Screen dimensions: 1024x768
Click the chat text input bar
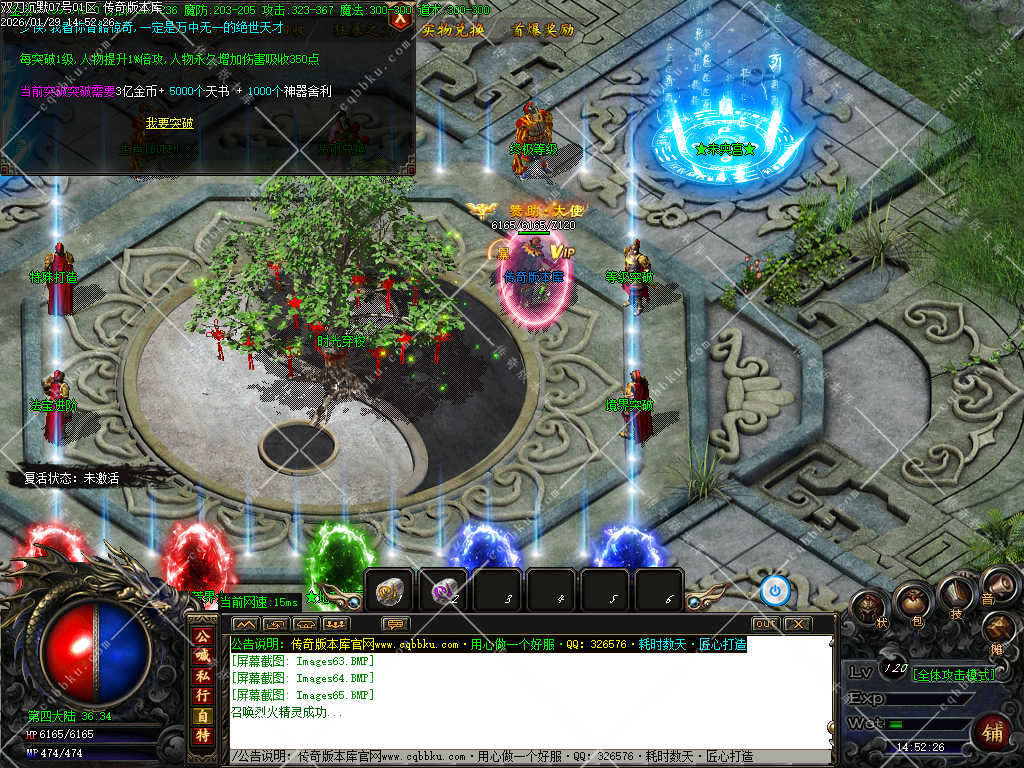pyautogui.click(x=530, y=757)
